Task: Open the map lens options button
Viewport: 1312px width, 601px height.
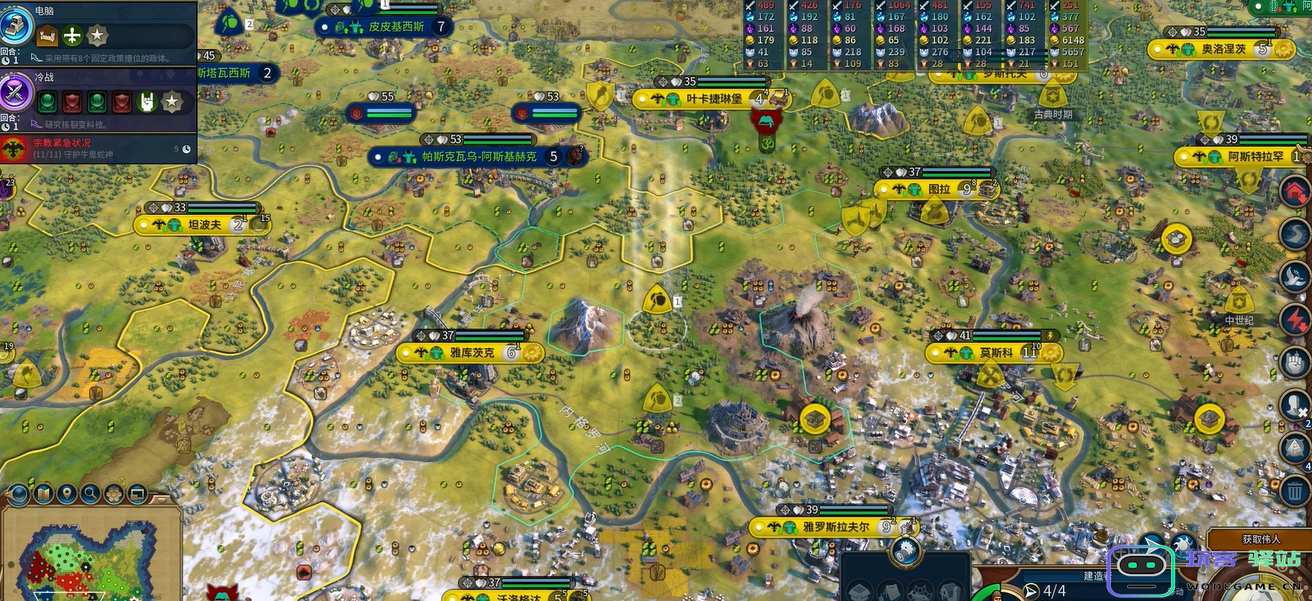Action: tap(19, 493)
